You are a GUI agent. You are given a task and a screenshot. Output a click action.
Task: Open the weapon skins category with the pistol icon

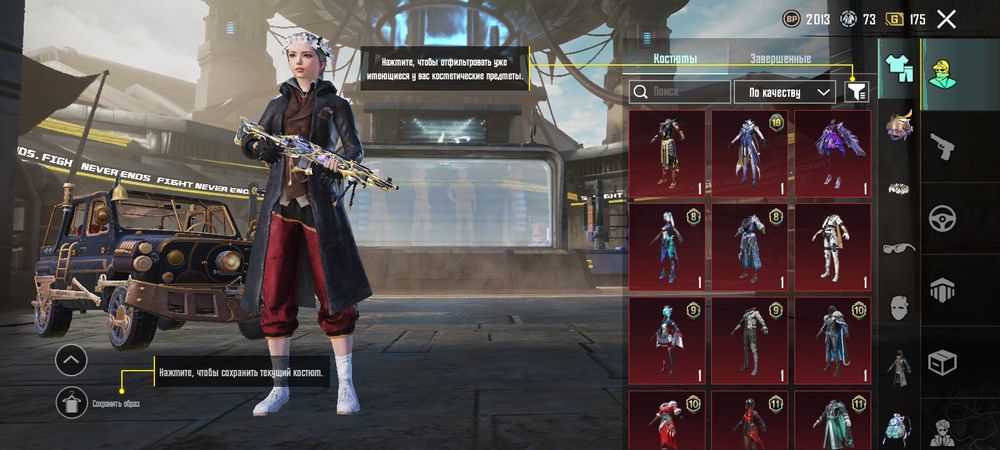(943, 146)
